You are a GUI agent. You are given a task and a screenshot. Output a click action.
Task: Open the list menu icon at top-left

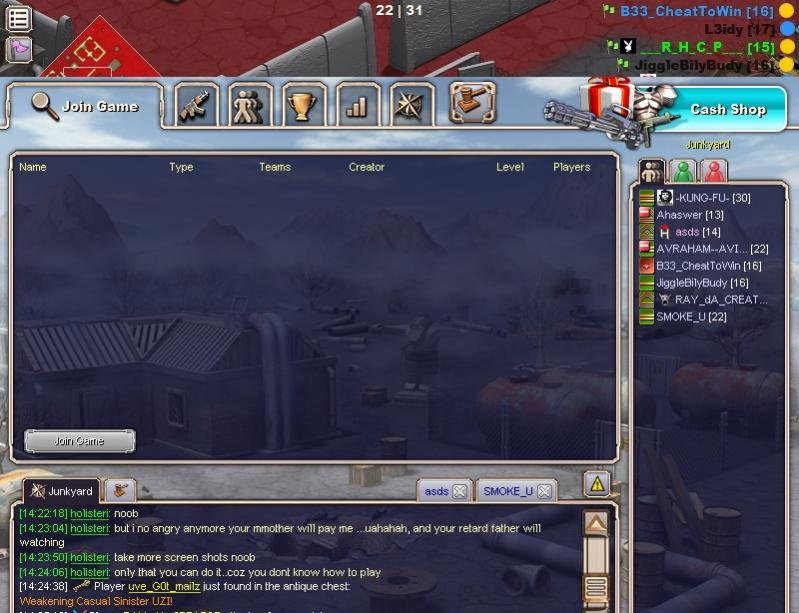point(18,18)
